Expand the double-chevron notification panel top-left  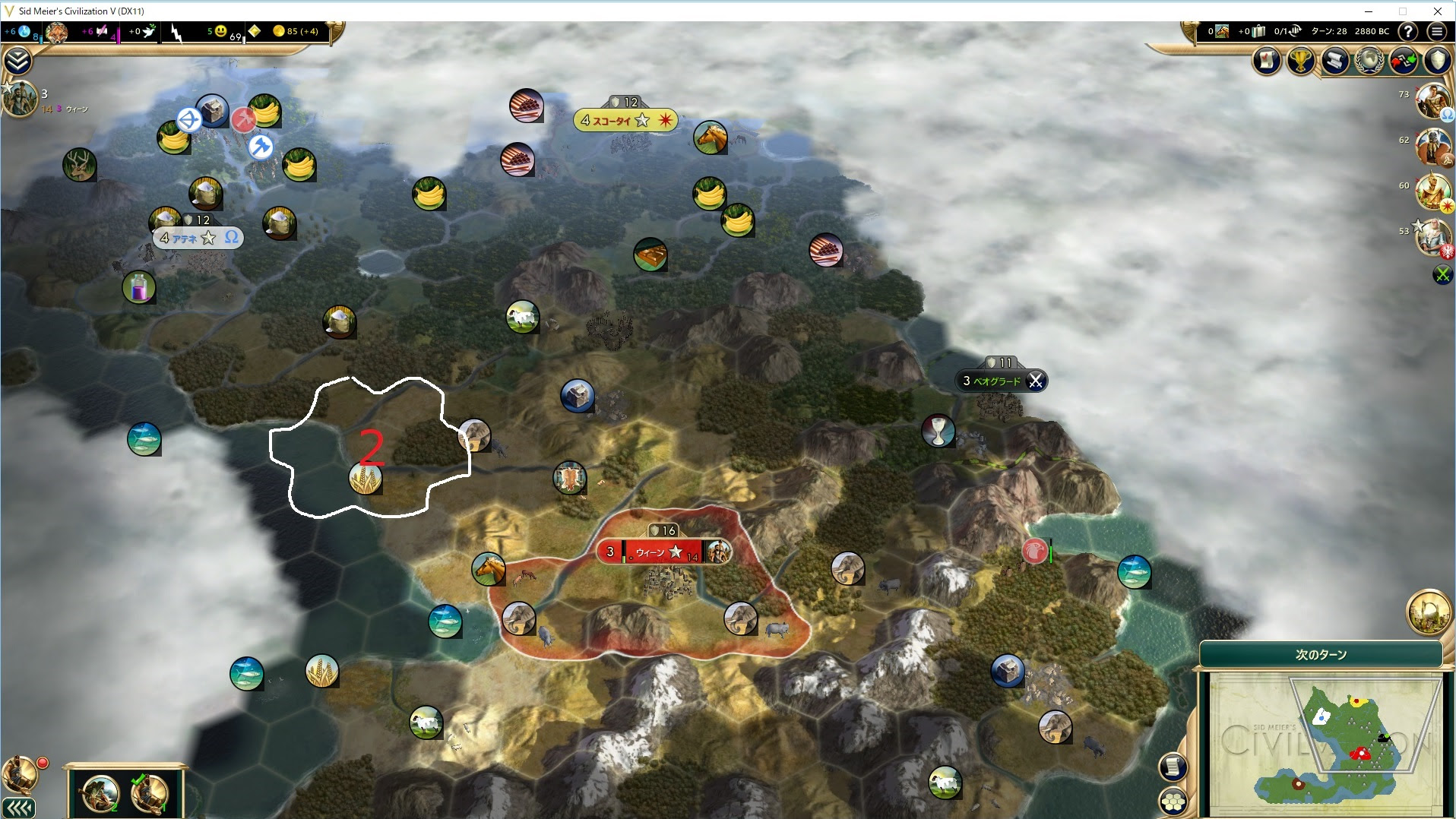(17, 61)
